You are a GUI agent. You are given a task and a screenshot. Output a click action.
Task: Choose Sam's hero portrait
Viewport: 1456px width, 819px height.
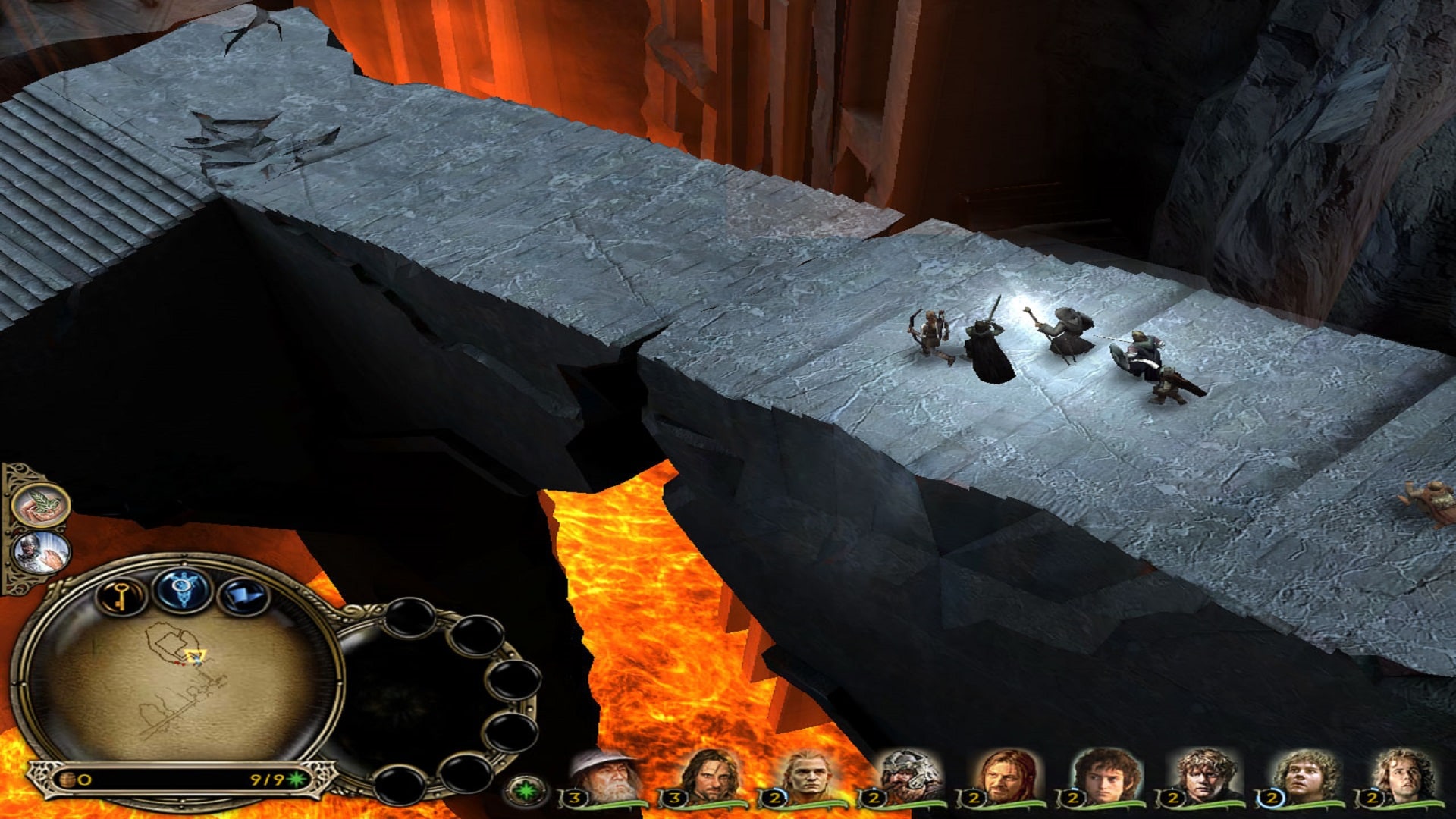click(x=1204, y=777)
